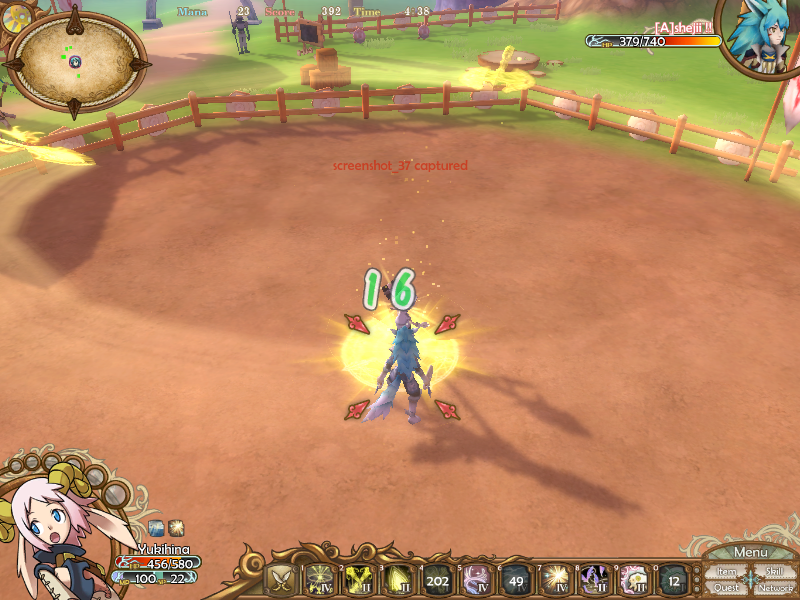
Task: Open the Menu button
Action: tap(750, 552)
